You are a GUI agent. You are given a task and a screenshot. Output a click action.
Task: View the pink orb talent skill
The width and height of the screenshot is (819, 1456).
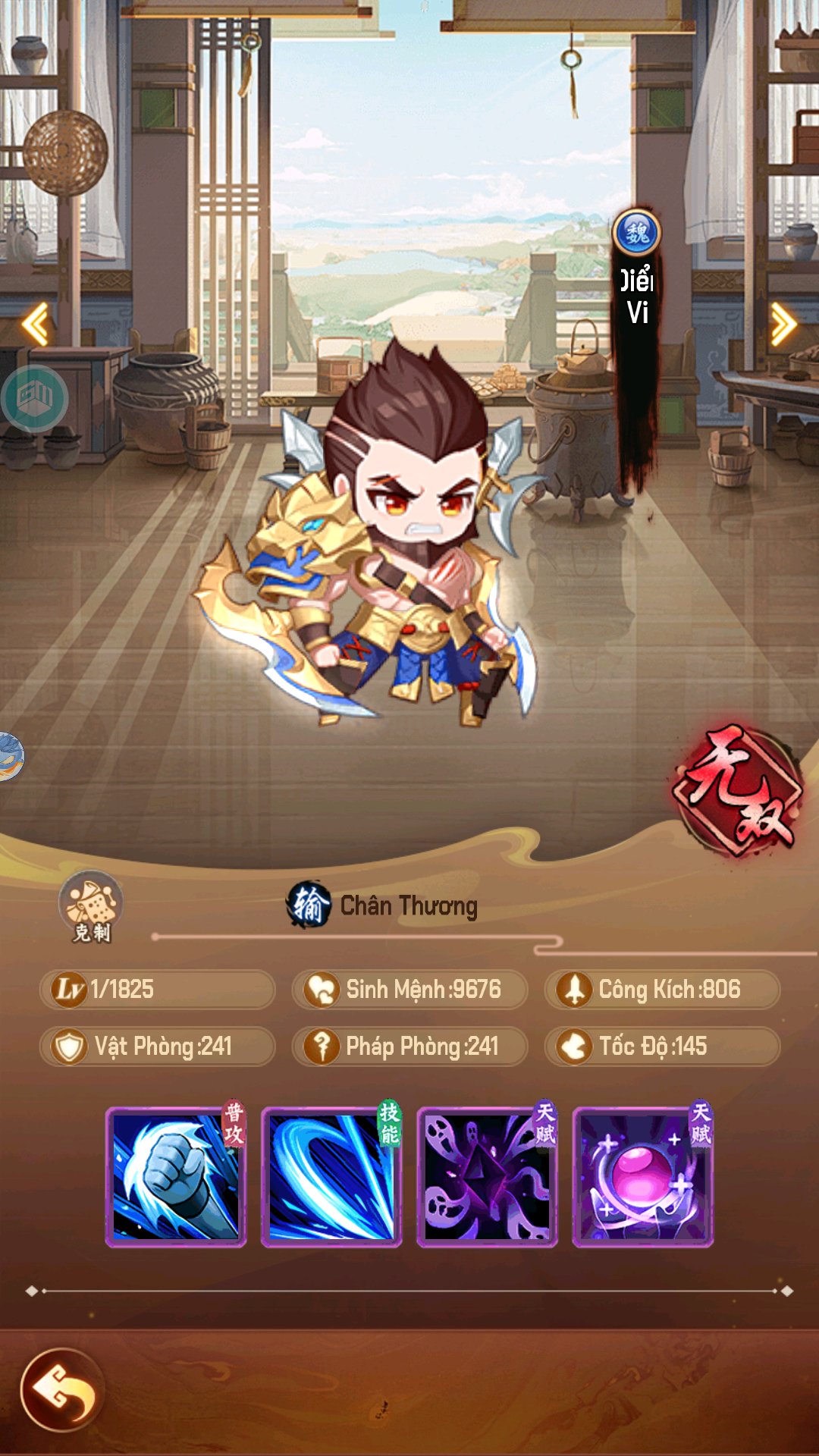[642, 1176]
